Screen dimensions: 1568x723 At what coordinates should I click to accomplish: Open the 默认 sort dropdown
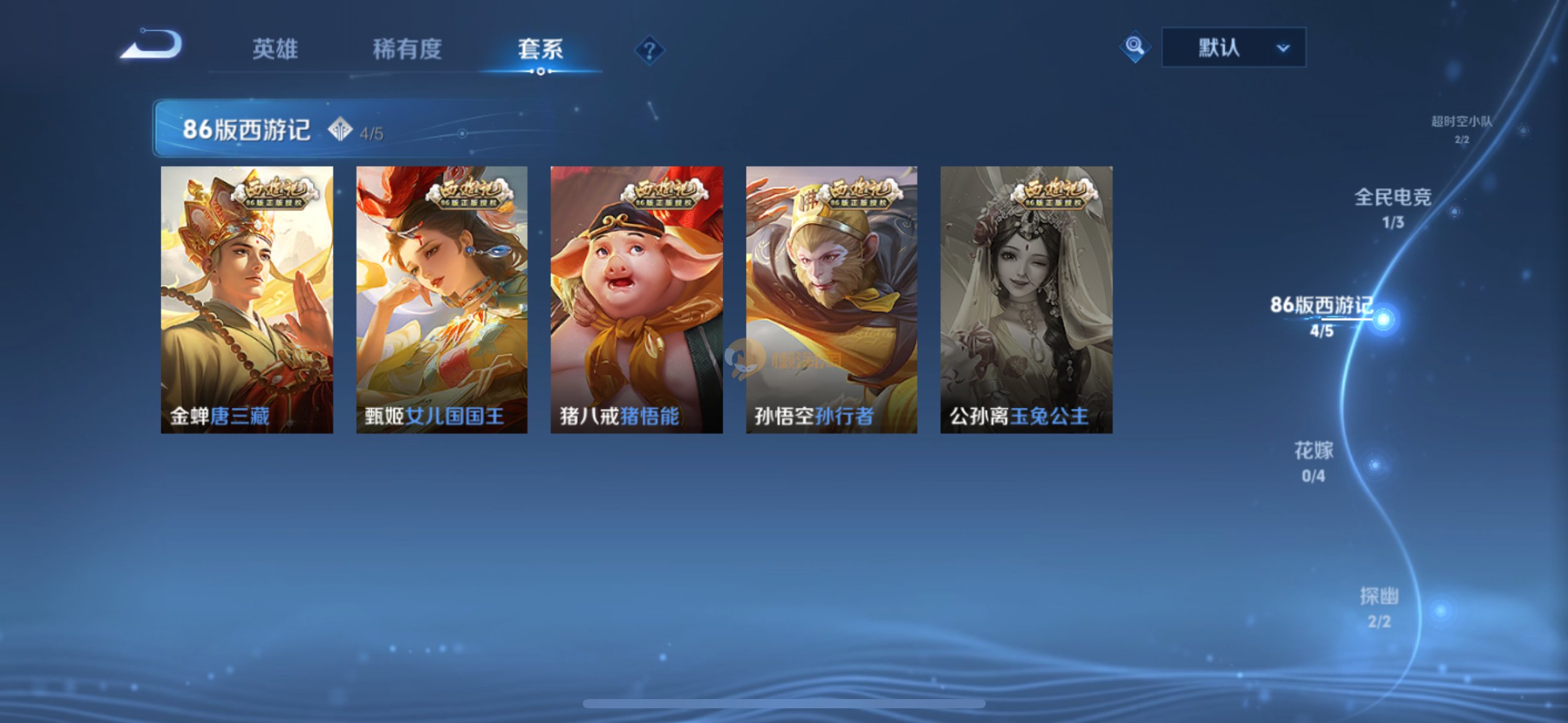coord(1233,47)
